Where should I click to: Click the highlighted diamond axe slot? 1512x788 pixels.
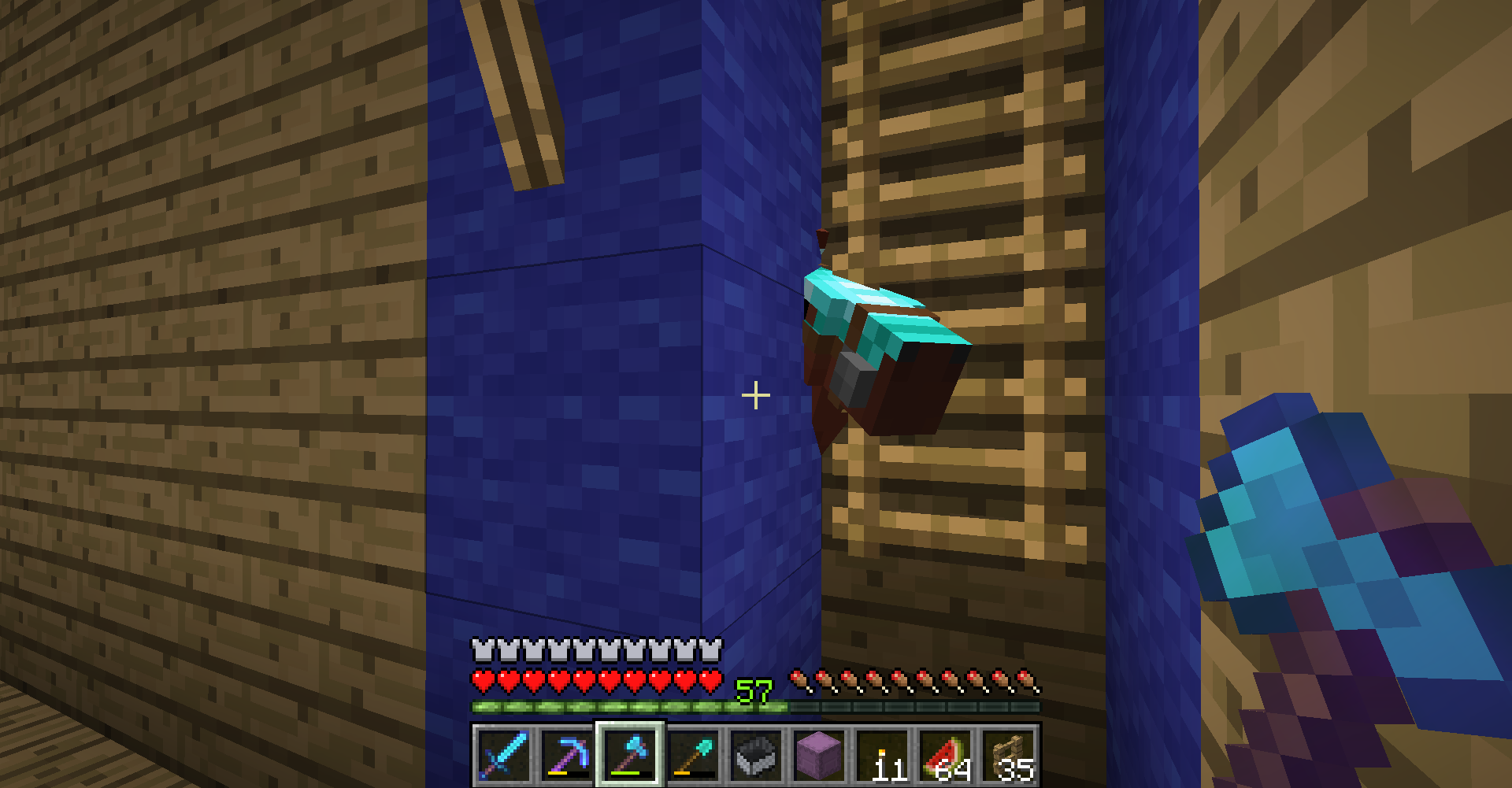click(x=630, y=756)
